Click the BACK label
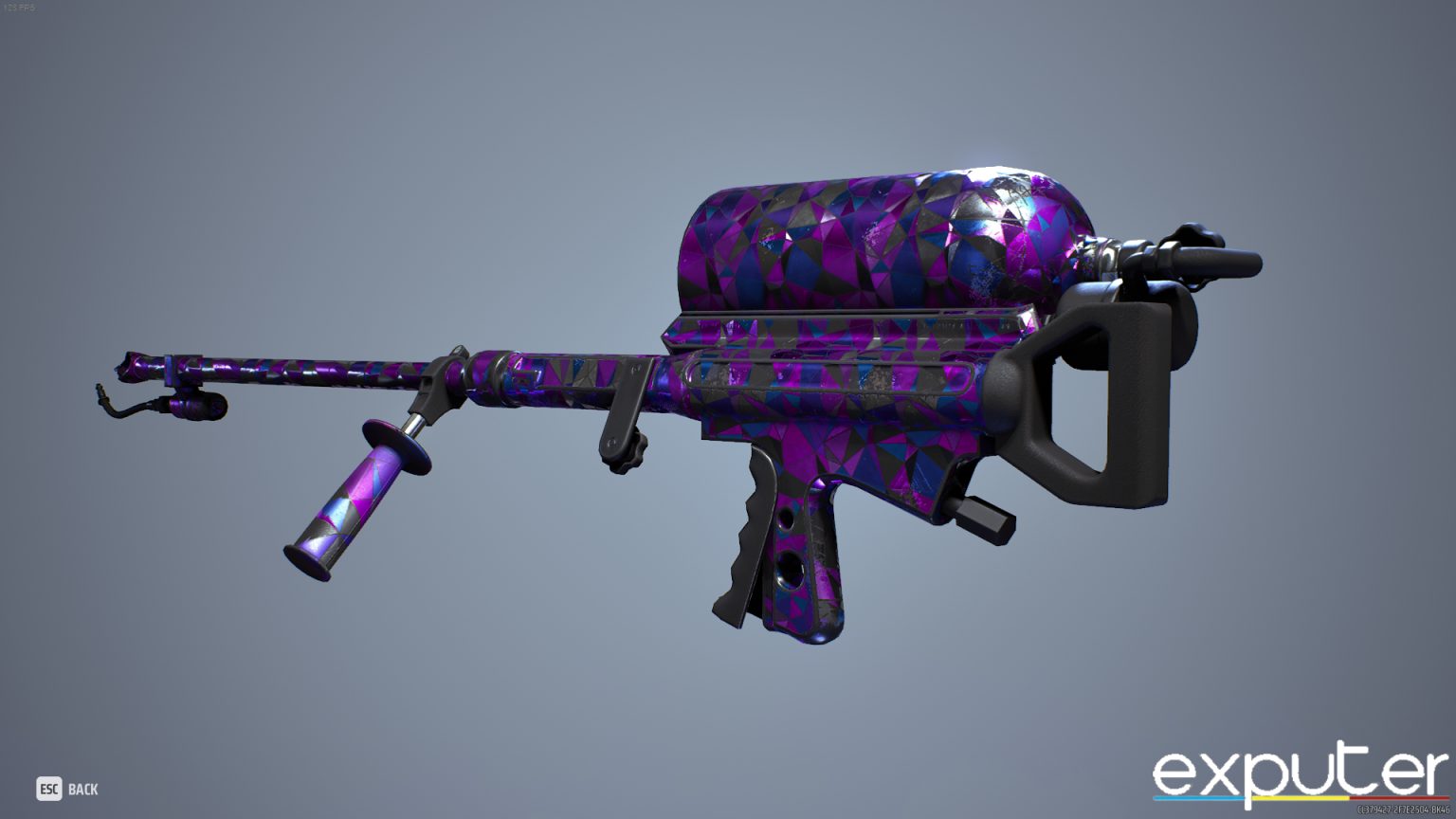Viewport: 1456px width, 819px height. point(83,789)
